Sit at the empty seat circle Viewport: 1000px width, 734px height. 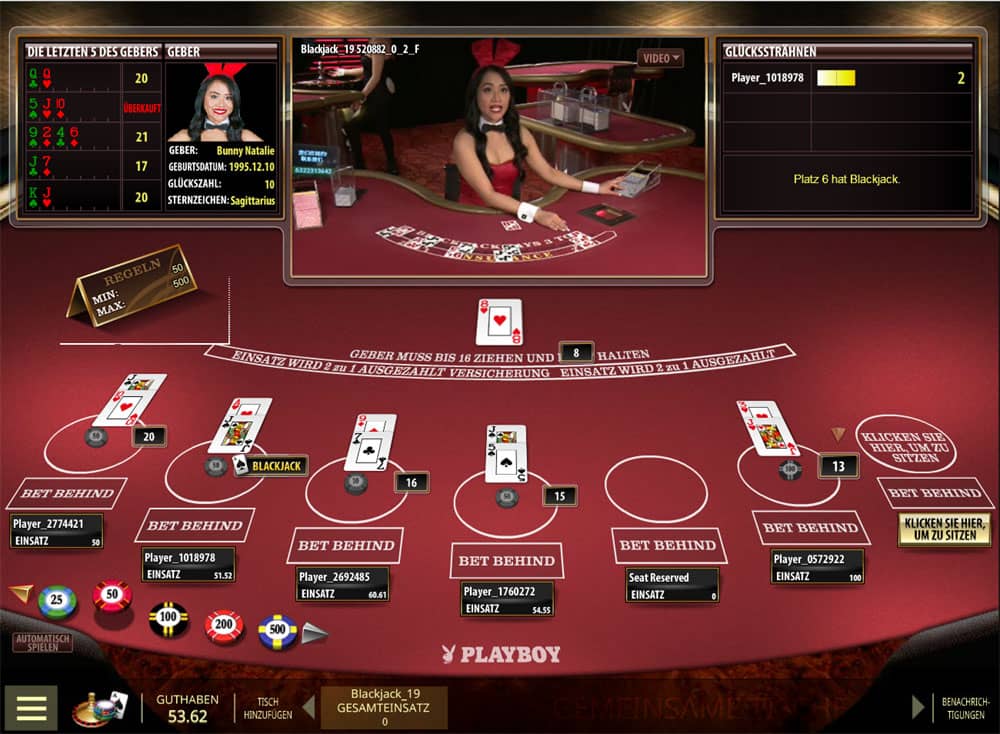[x=904, y=442]
